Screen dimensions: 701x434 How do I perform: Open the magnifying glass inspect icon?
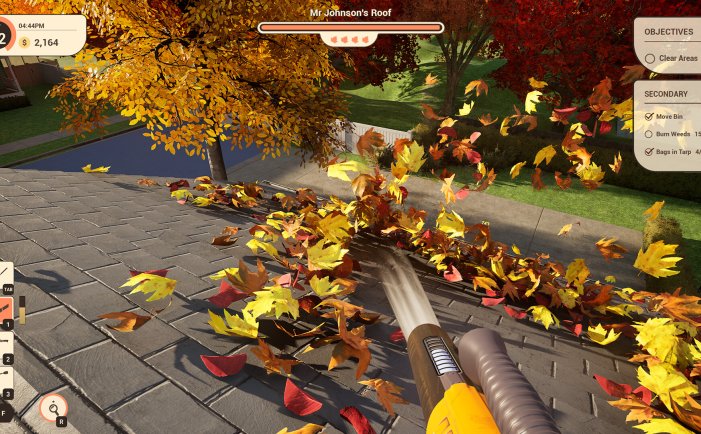[52, 406]
